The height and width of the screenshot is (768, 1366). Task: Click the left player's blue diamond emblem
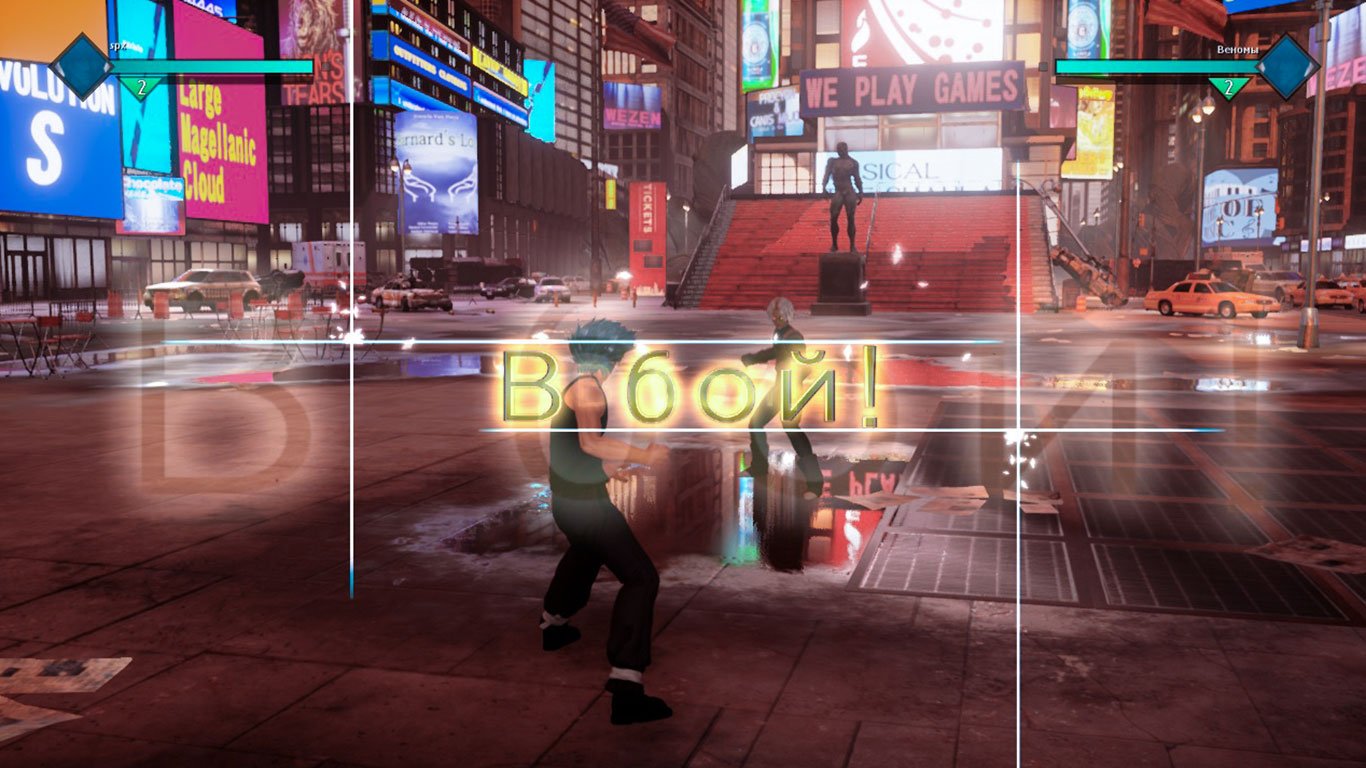pyautogui.click(x=83, y=68)
